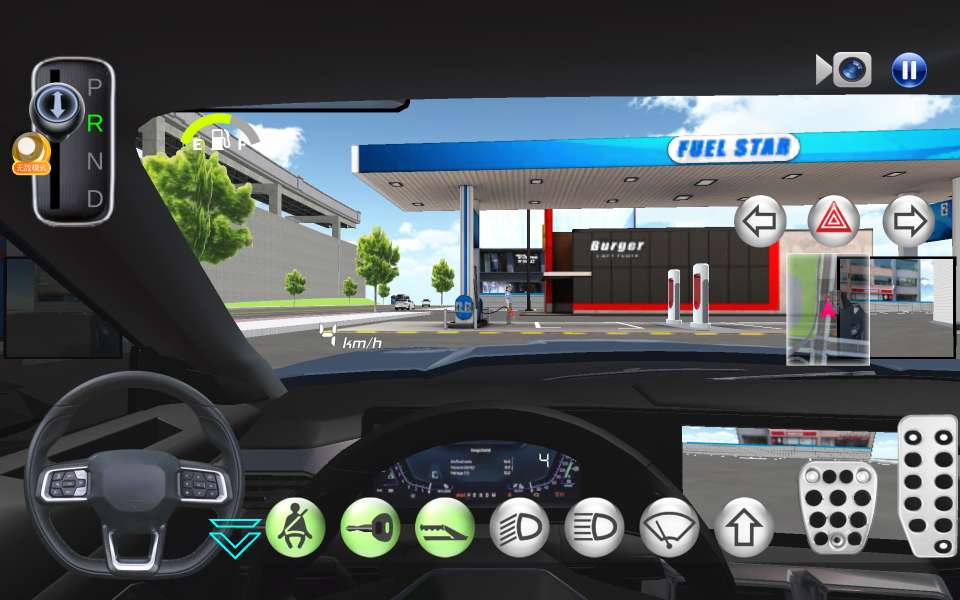The height and width of the screenshot is (600, 960).
Task: Tap the orange badge beside the gear panel
Action: click(30, 153)
